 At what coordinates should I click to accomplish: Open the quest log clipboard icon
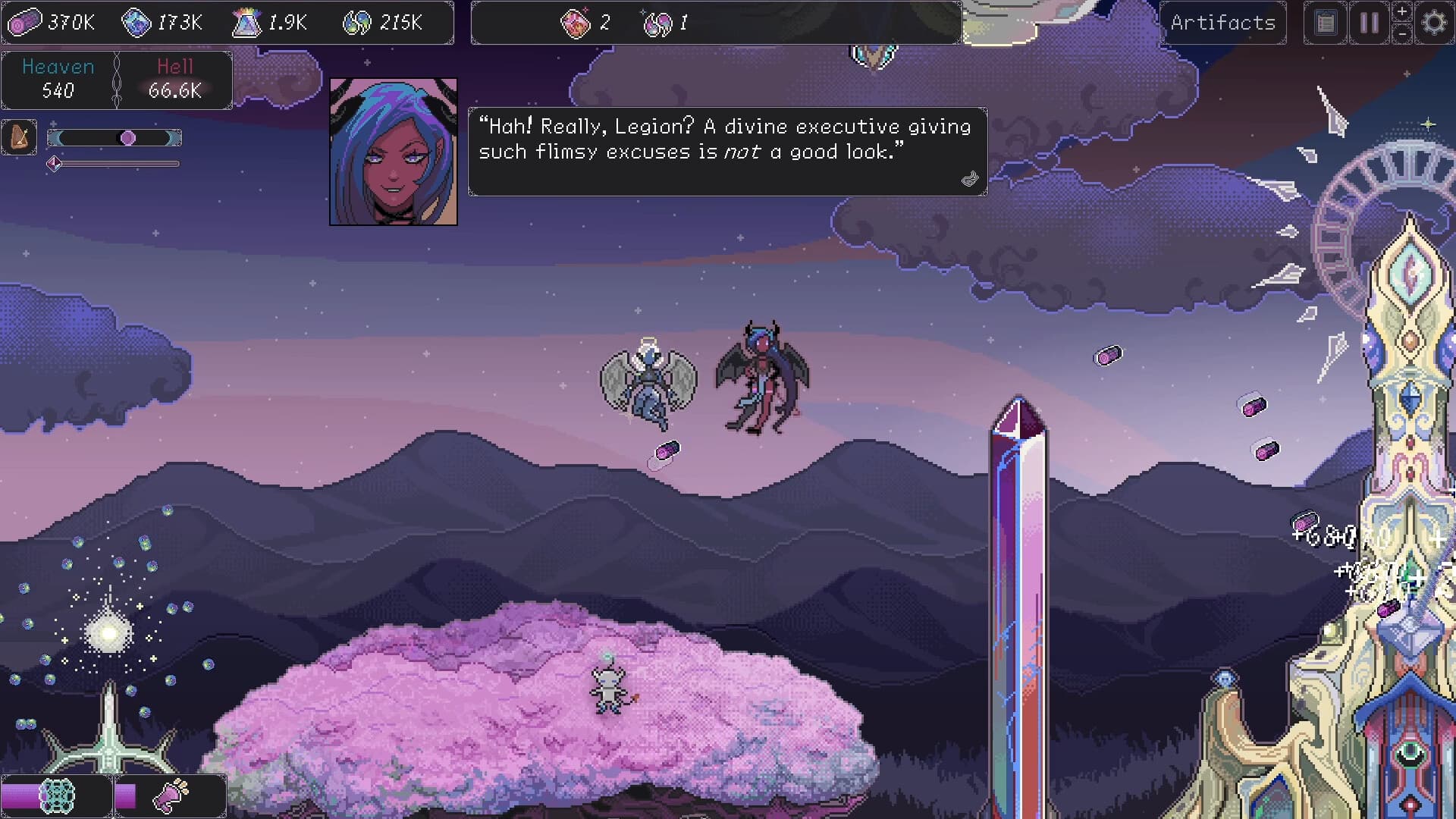1325,22
